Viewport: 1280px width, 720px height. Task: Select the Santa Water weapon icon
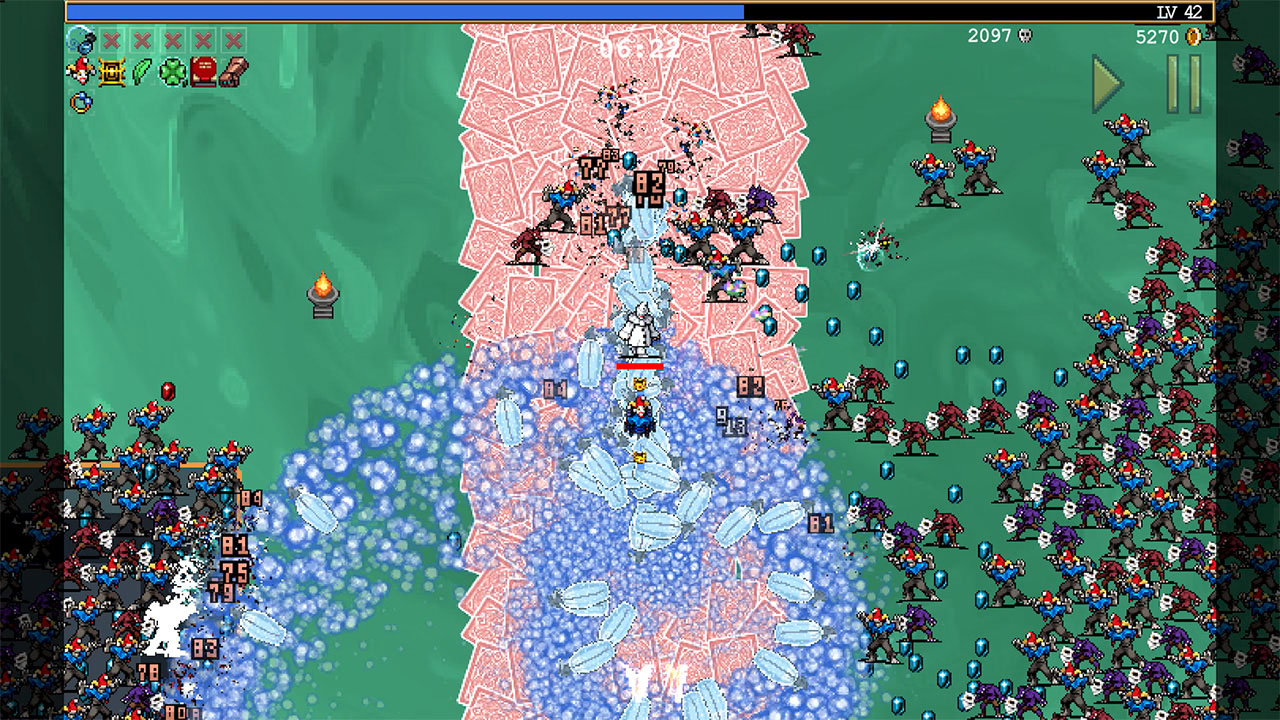pyautogui.click(x=81, y=43)
